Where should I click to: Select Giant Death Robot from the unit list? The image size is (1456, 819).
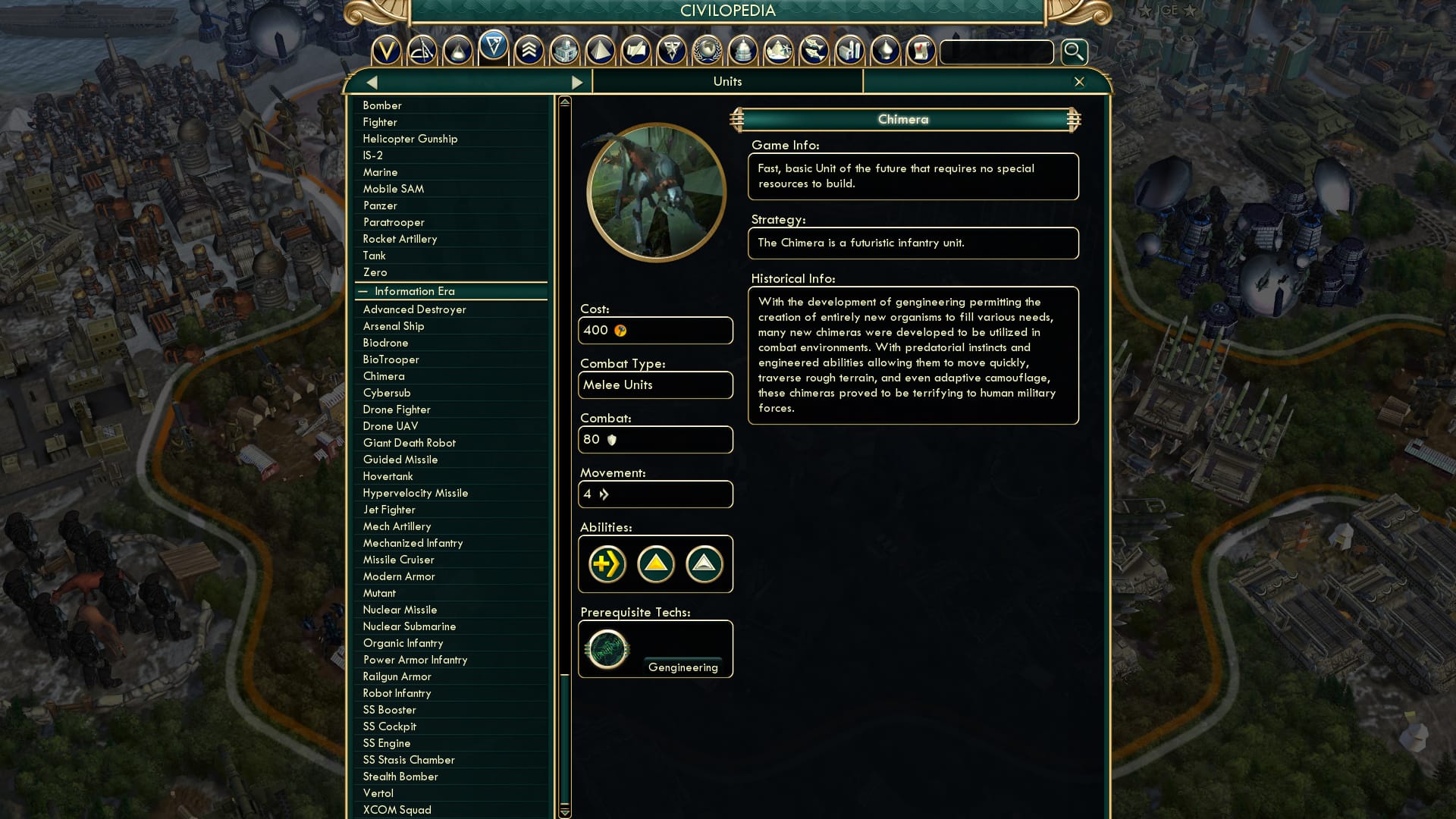[409, 443]
